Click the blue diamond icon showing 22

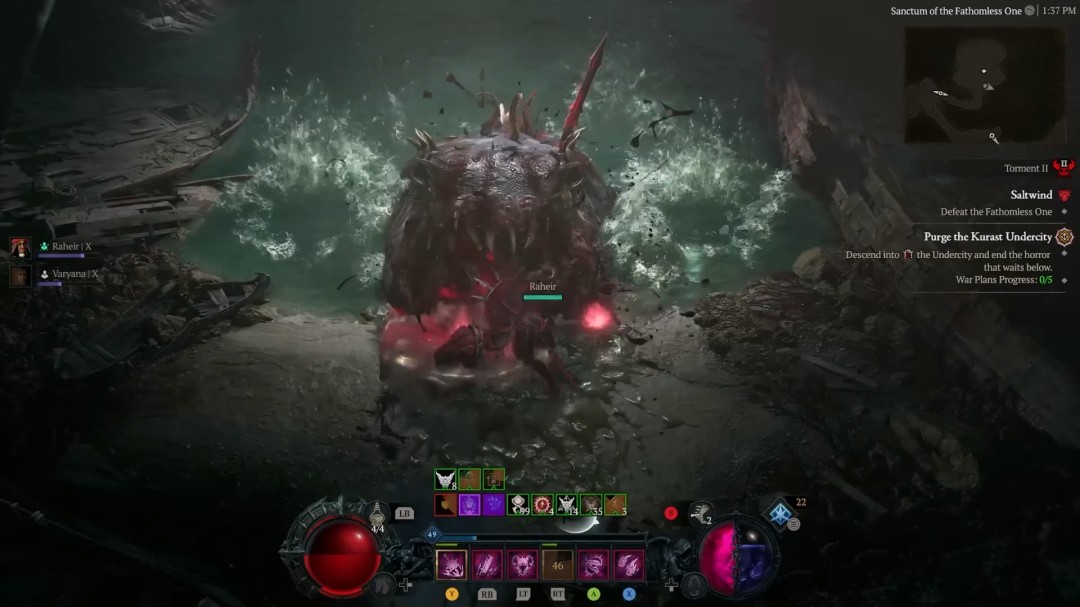tap(780, 514)
